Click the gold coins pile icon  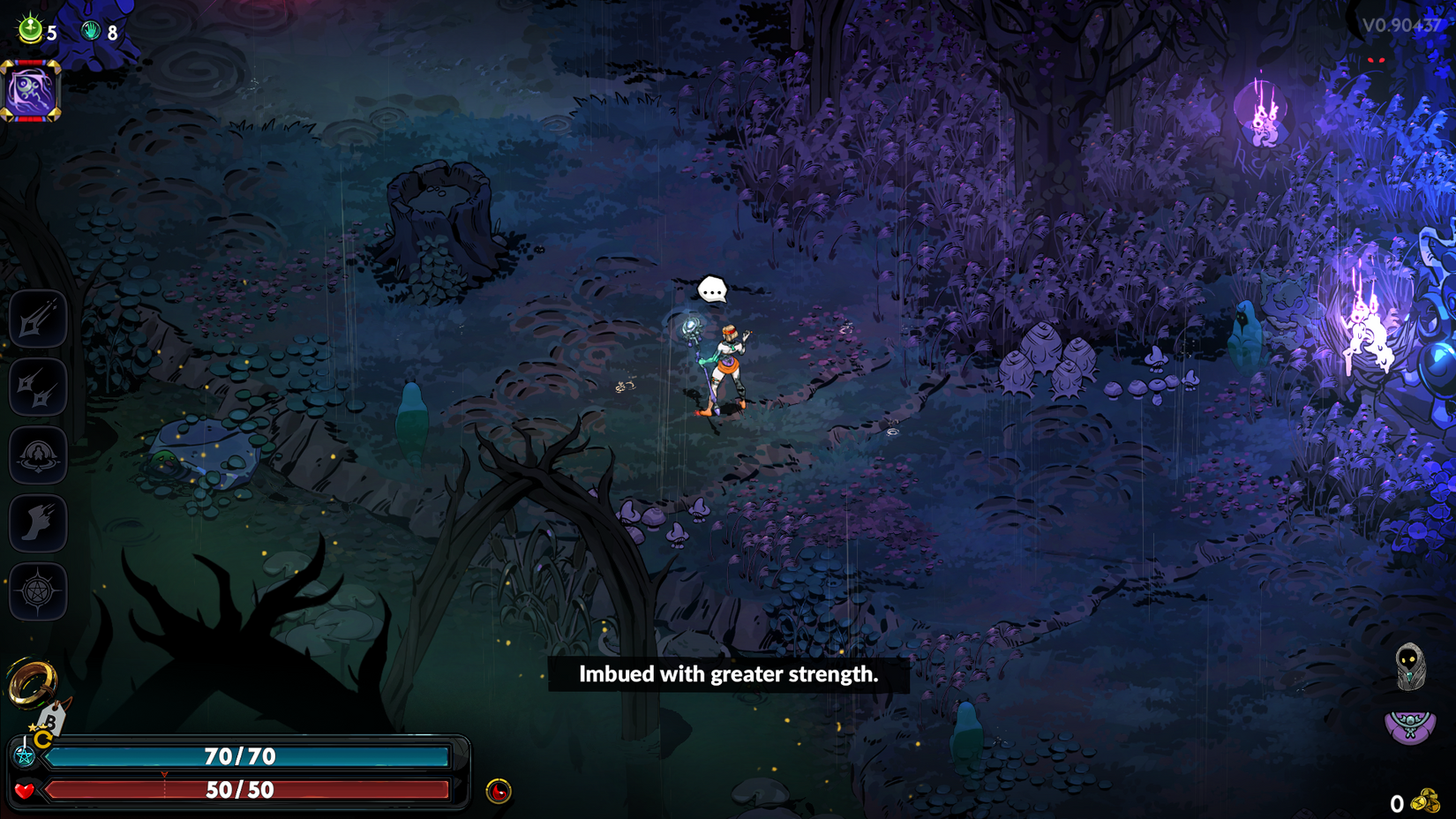[x=1425, y=801]
